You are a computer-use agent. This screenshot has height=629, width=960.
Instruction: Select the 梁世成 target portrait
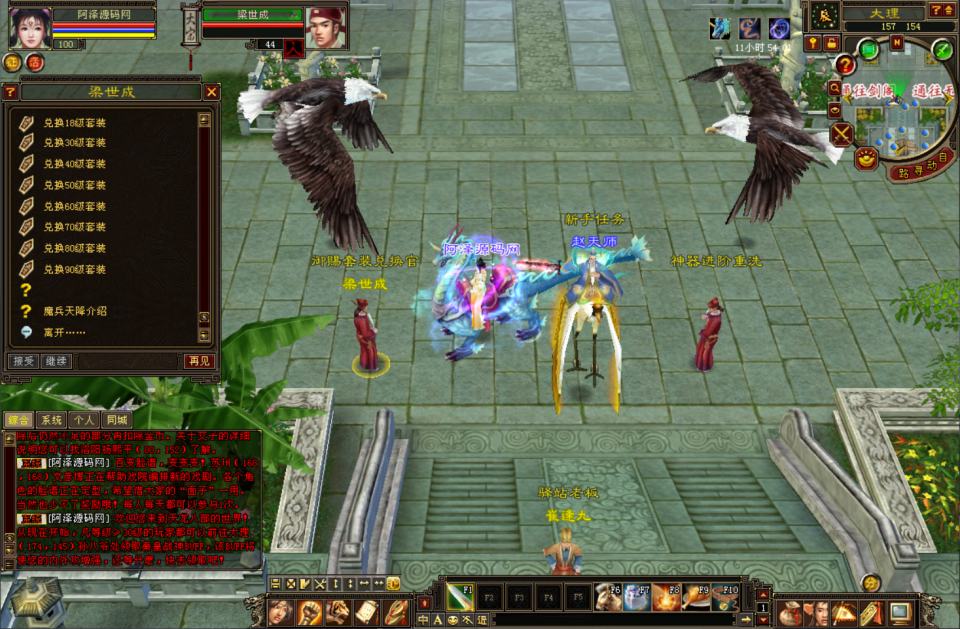click(x=324, y=29)
